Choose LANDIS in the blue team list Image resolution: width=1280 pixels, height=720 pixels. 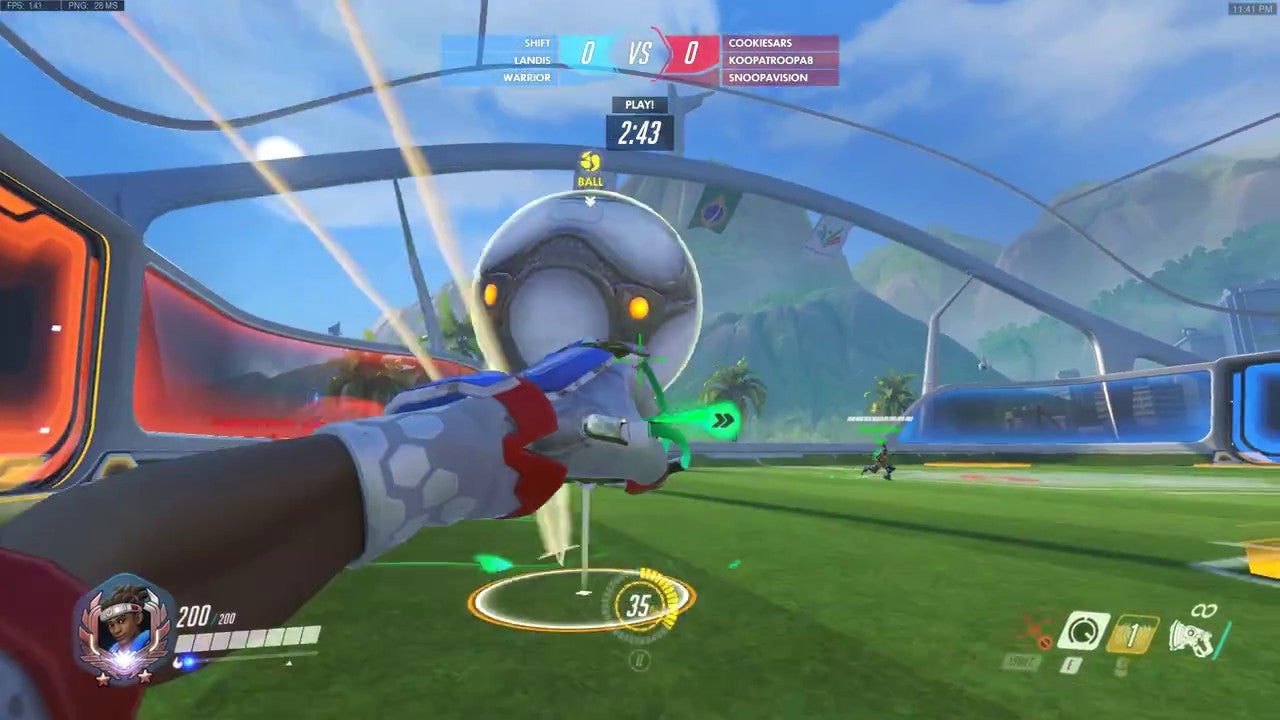(532, 60)
